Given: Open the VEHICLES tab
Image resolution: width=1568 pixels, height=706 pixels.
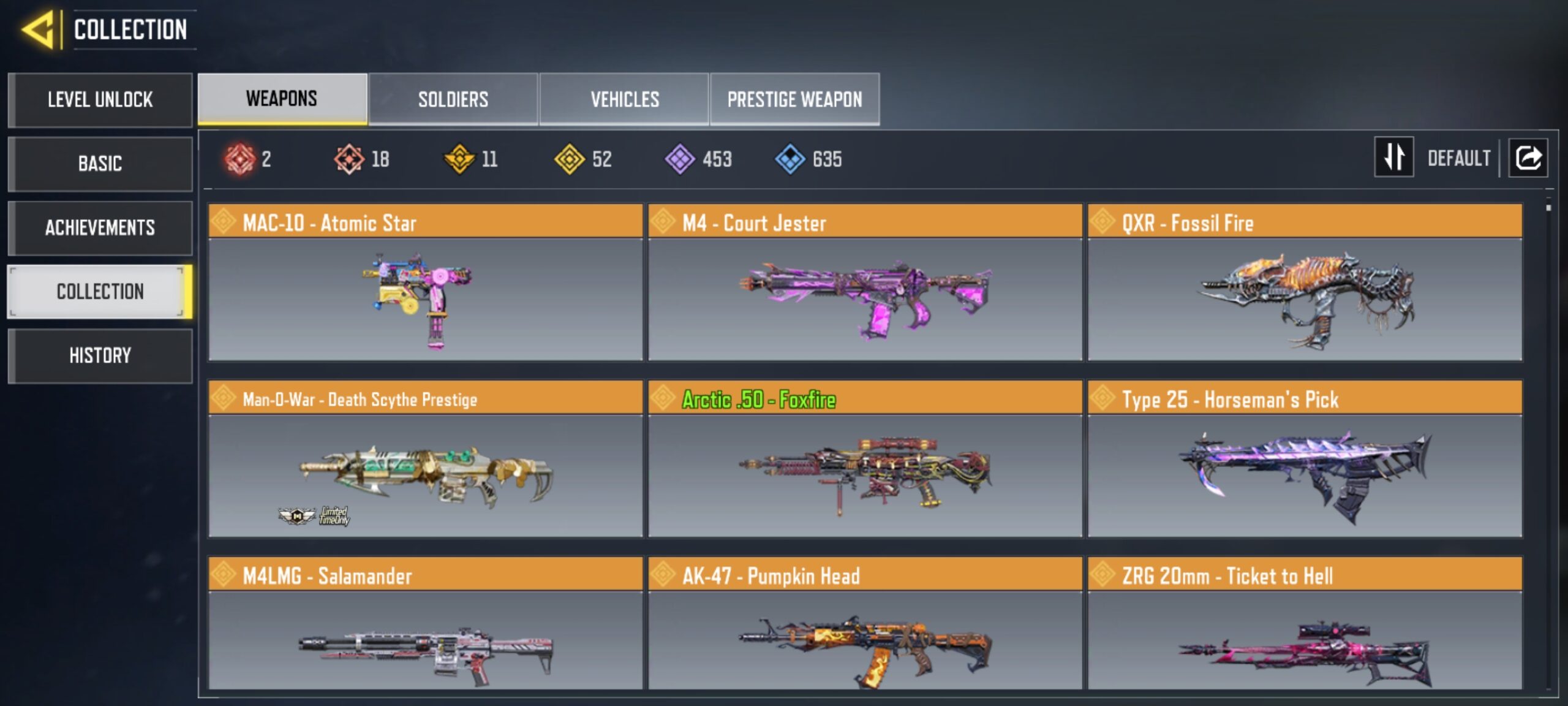Looking at the screenshot, I should pyautogui.click(x=625, y=98).
